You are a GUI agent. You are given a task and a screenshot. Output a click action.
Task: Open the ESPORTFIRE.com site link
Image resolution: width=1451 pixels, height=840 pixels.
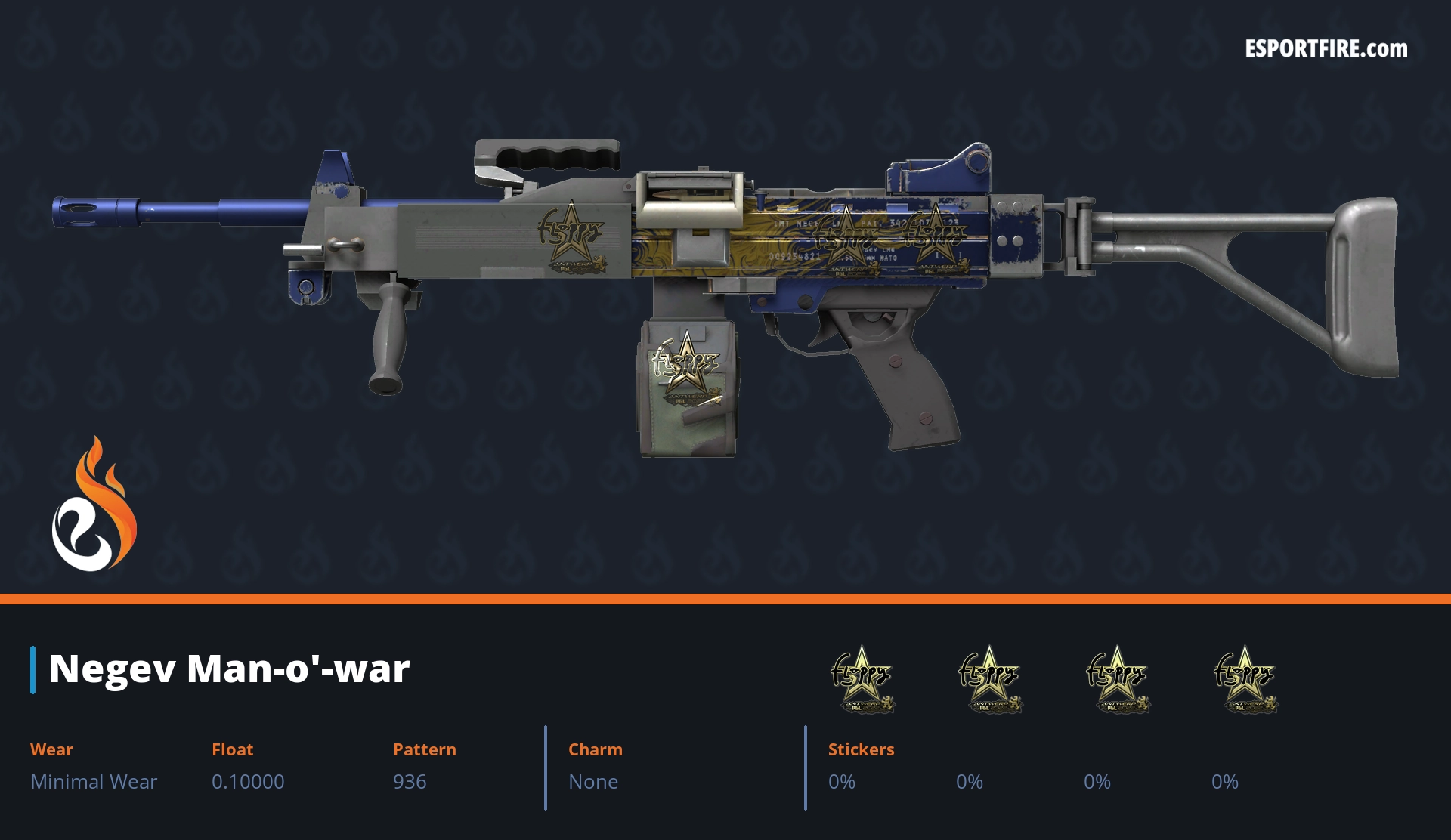click(x=1326, y=49)
